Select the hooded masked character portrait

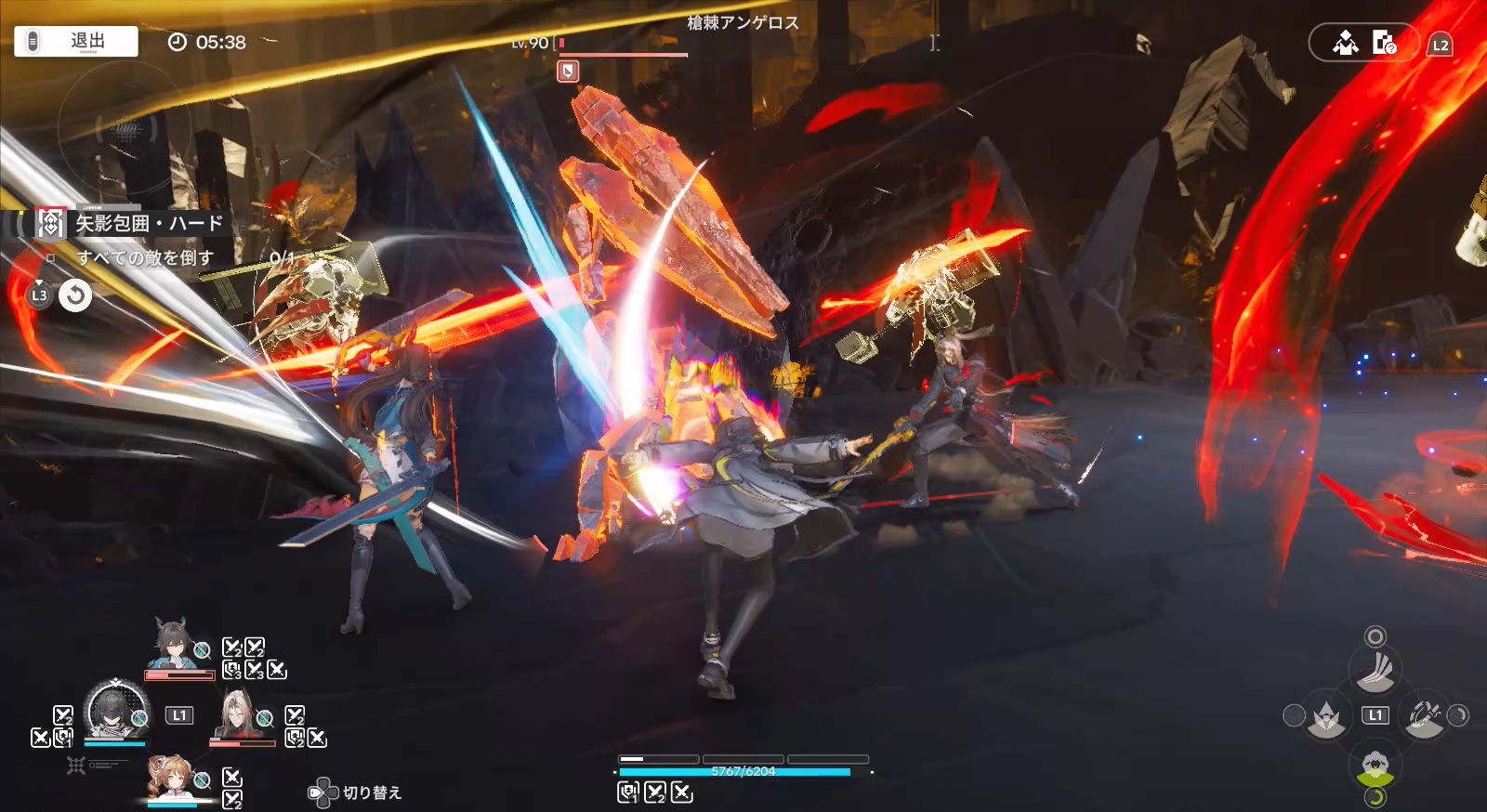pyautogui.click(x=115, y=711)
